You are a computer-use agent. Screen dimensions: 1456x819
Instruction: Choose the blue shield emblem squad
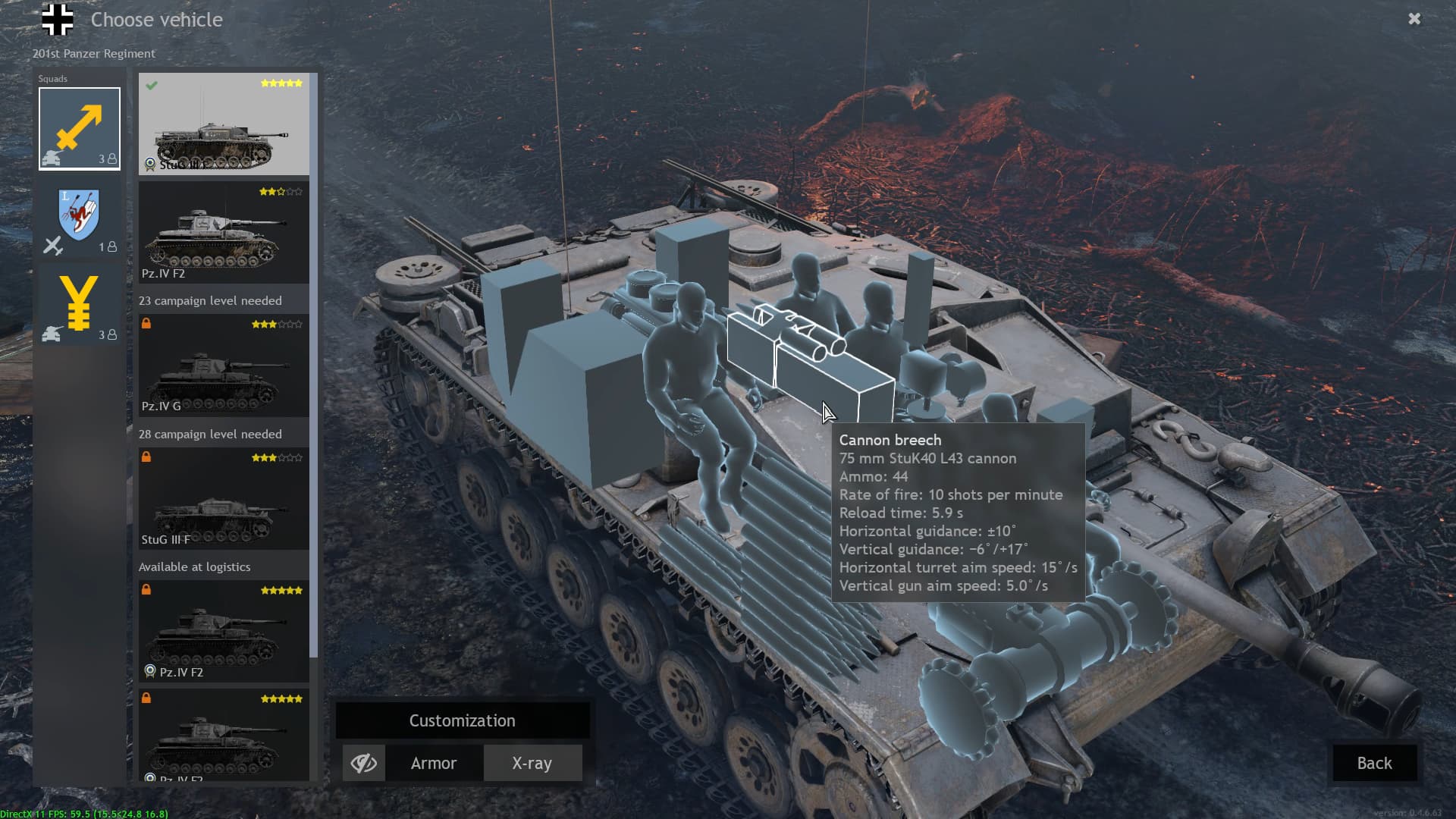pyautogui.click(x=80, y=221)
